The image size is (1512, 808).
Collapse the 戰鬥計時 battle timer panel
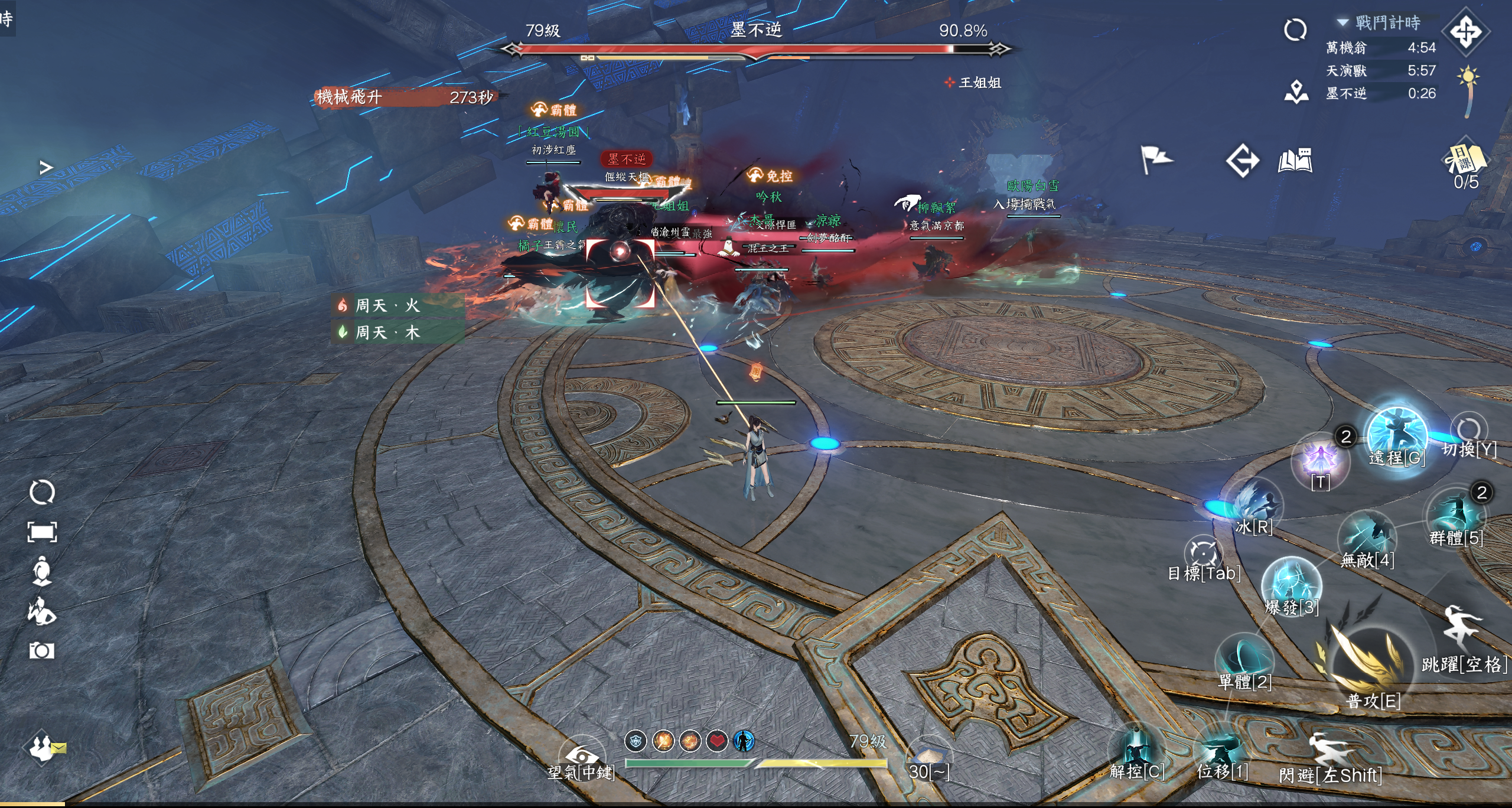(x=1343, y=23)
